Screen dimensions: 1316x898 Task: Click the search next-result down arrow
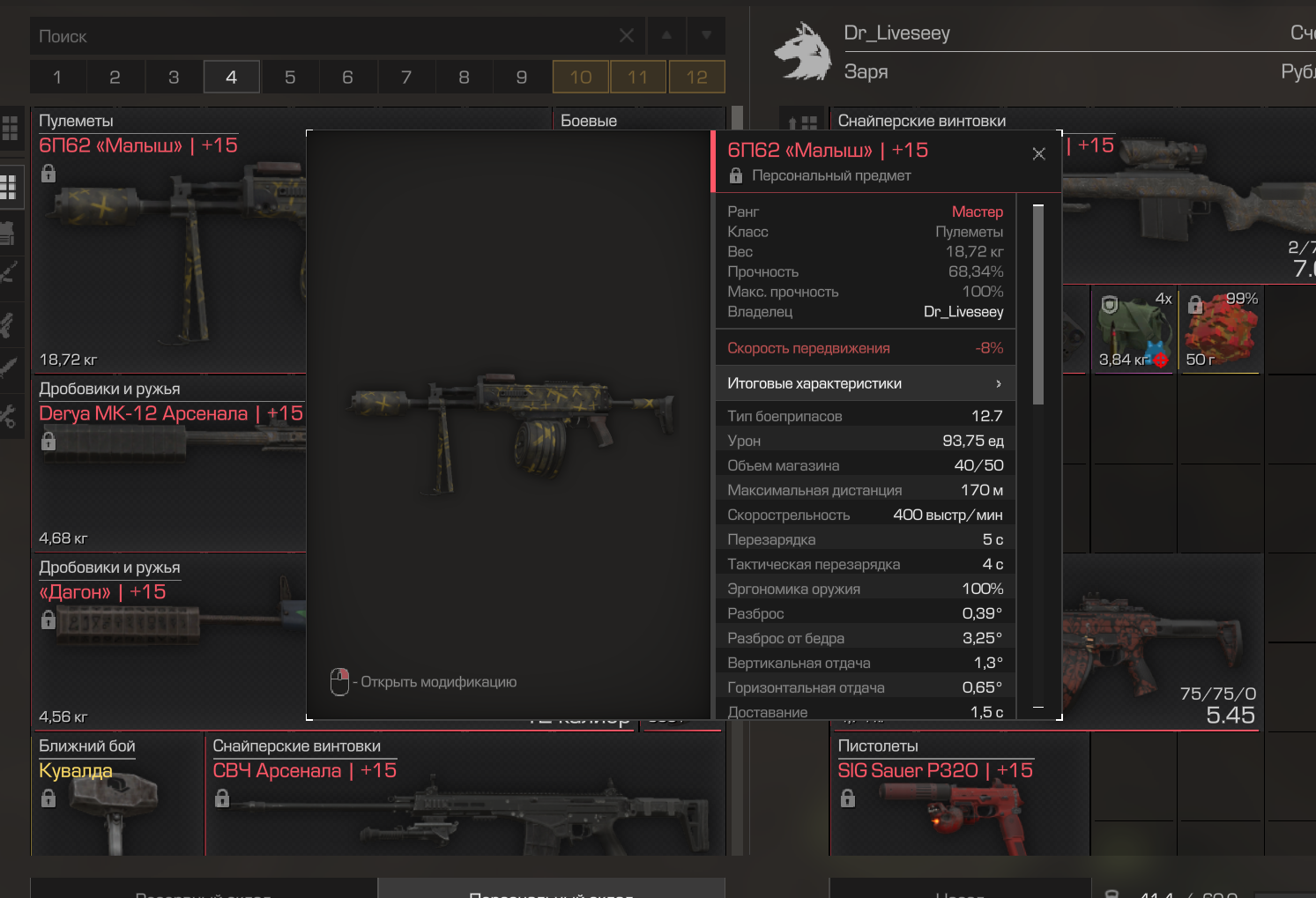(706, 36)
